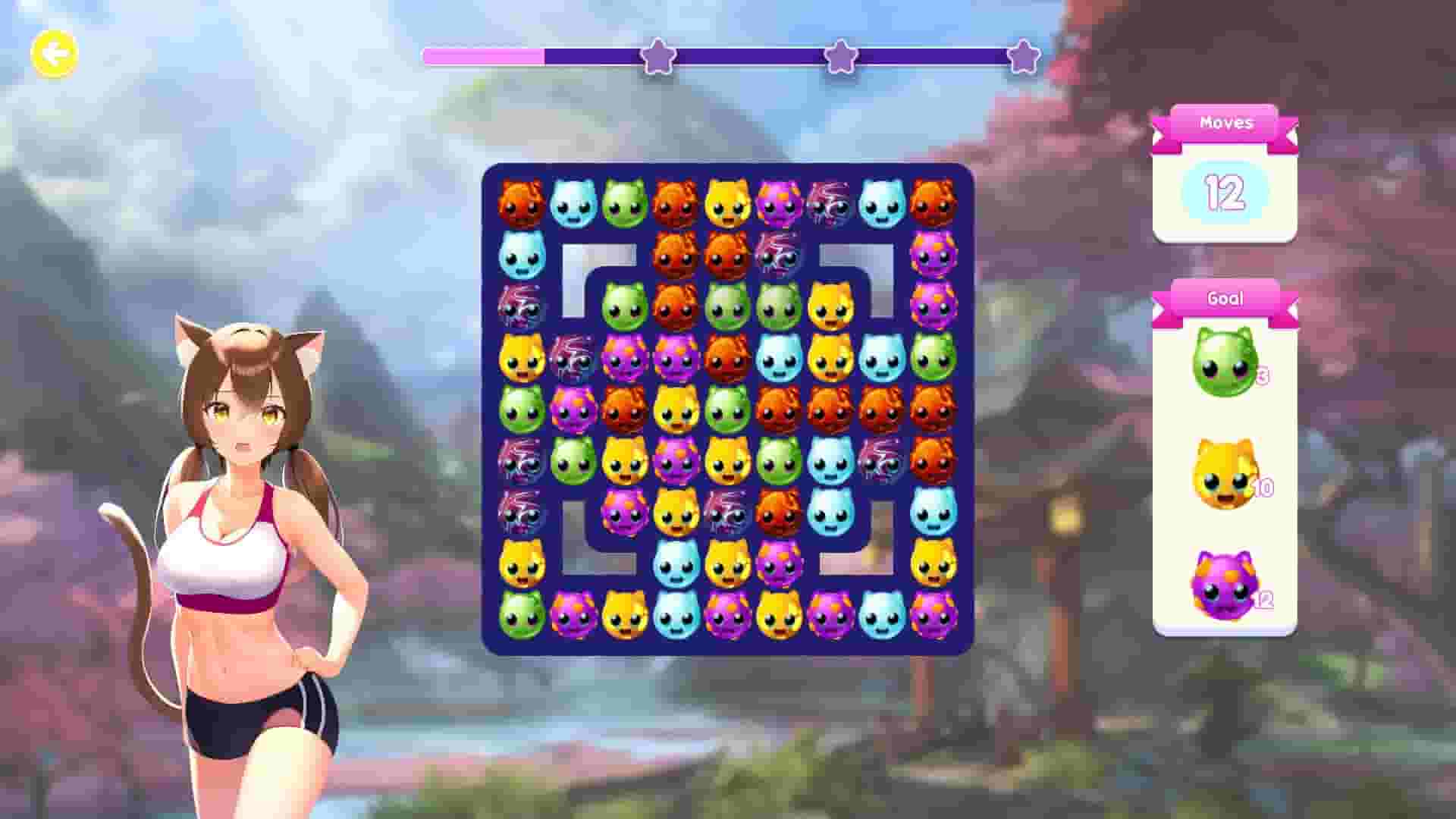Screen dimensions: 1456x819
Task: Click the middle star on the progress bar
Action: tap(840, 55)
